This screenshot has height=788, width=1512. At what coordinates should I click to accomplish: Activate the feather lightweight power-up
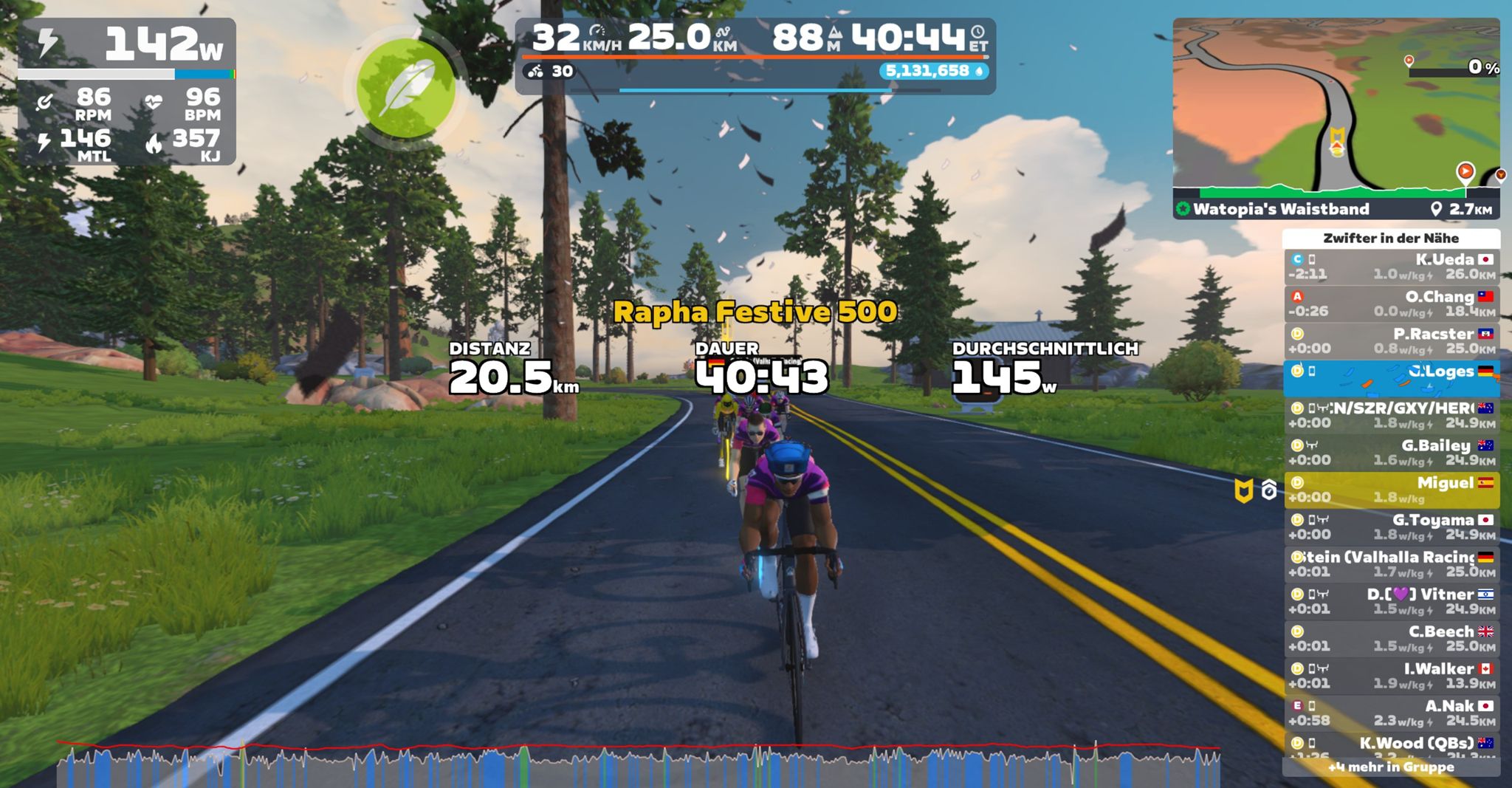pos(405,89)
